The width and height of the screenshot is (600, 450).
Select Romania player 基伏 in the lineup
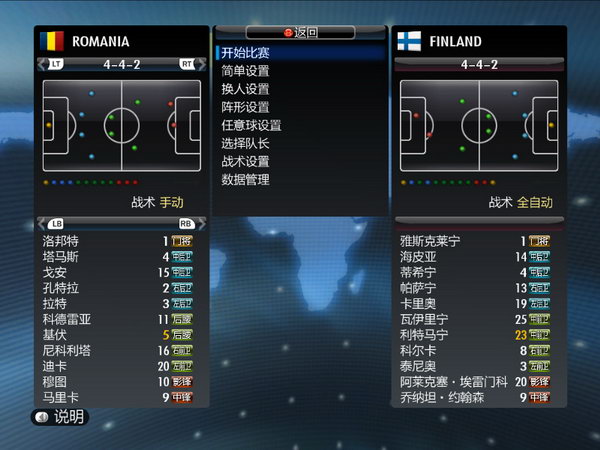54,335
